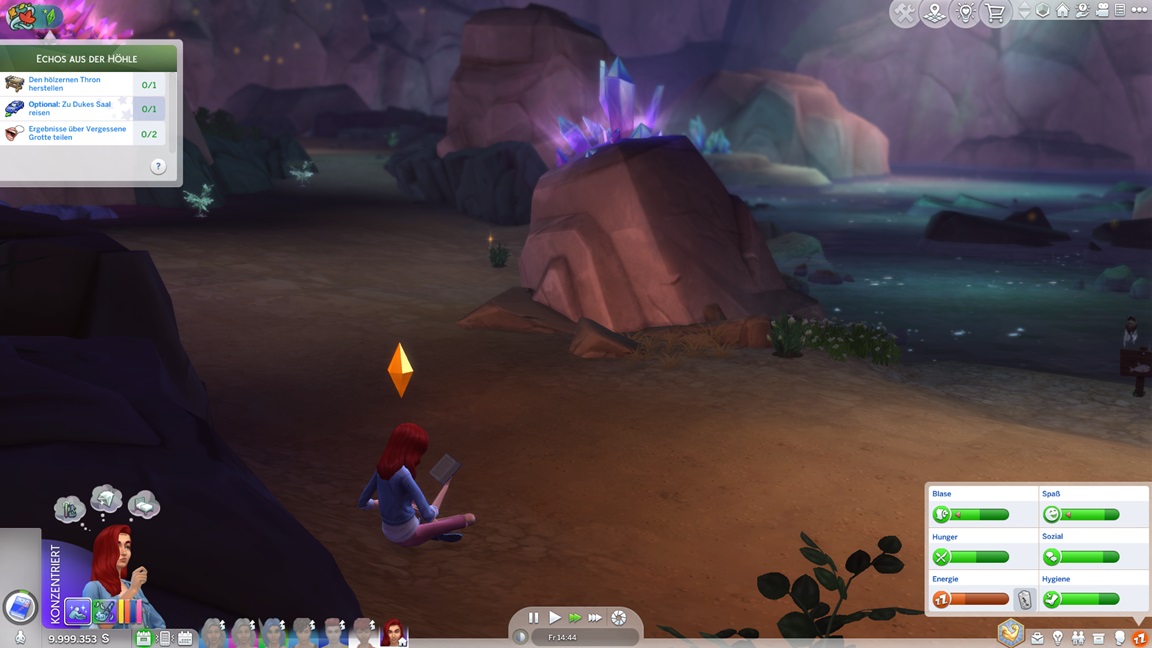This screenshot has height=648, width=1152.
Task: Click the Energie need sleep icon
Action: [941, 599]
